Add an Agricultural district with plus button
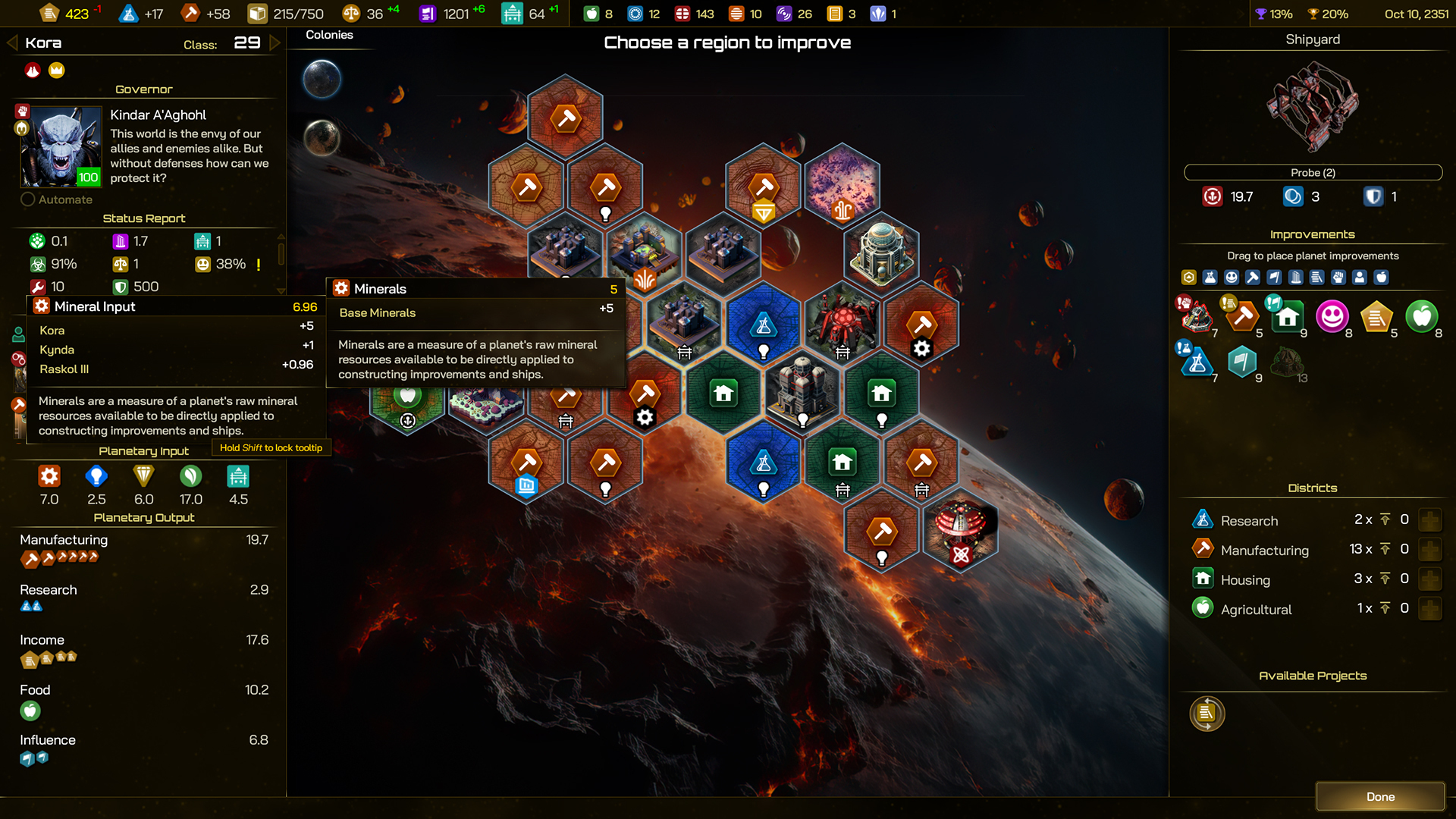 click(1430, 609)
